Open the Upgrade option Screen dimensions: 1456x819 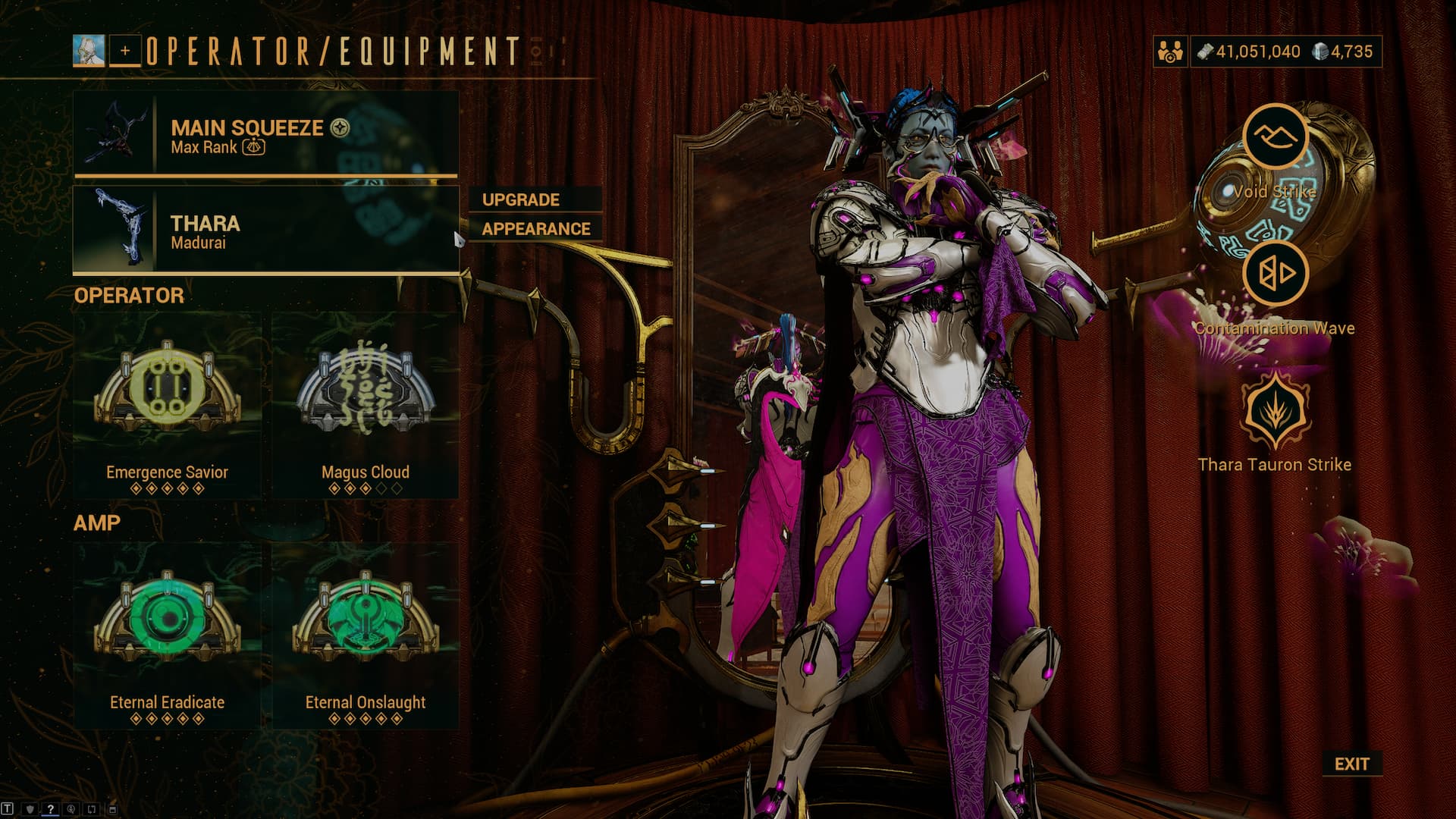[535, 199]
